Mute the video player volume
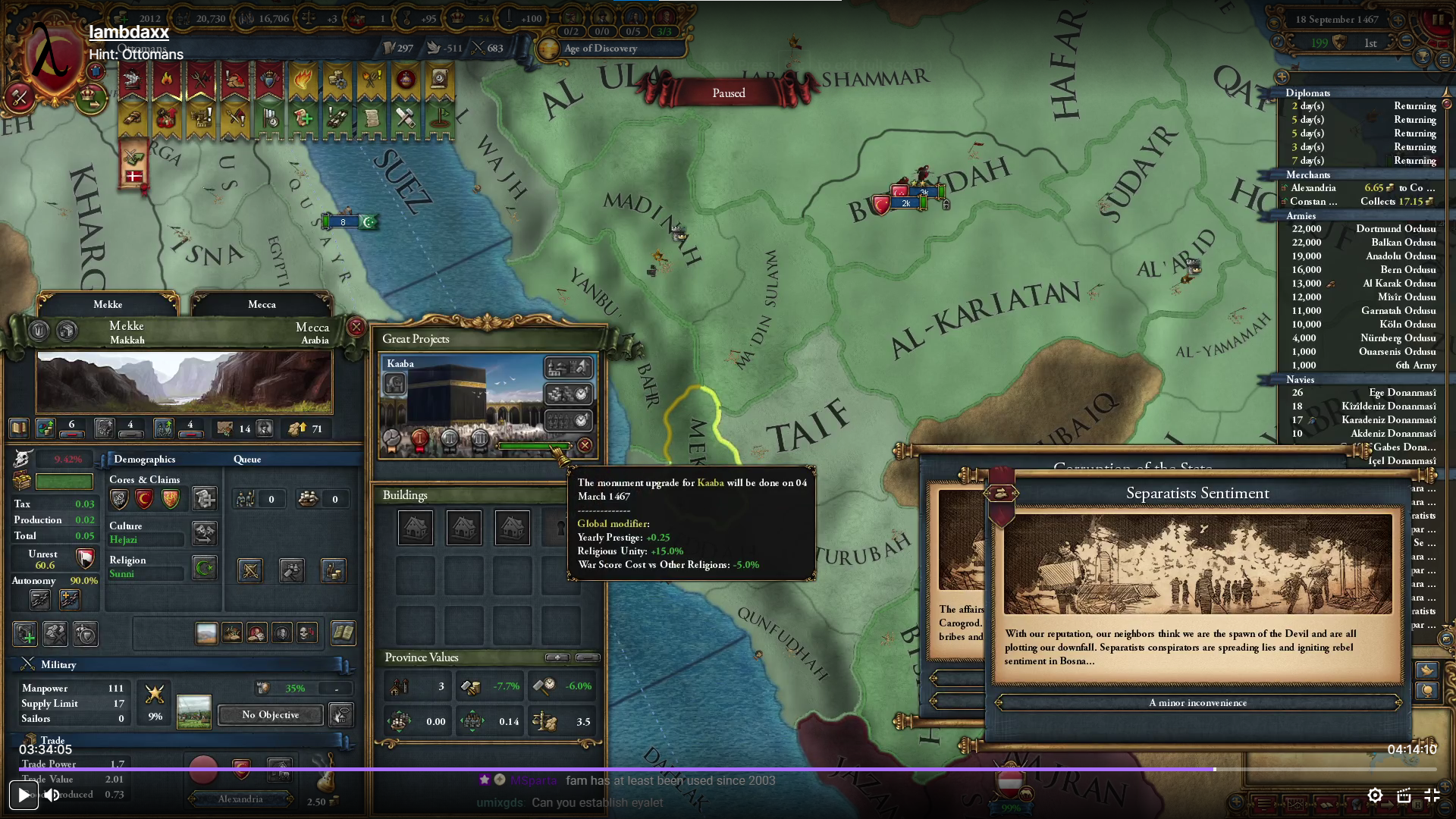 [x=52, y=795]
